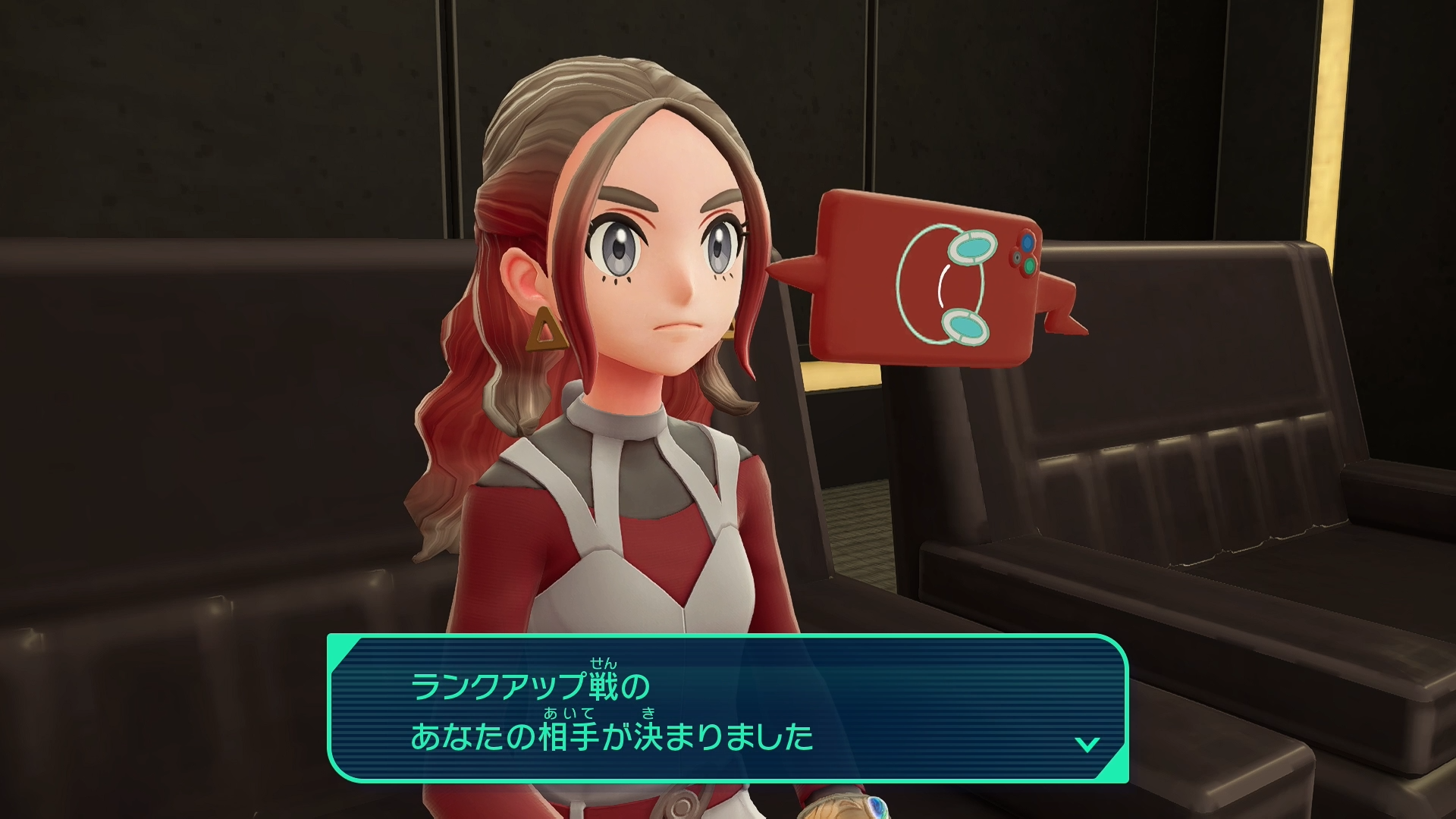Advance dialogue with the green down arrow
Image resolution: width=1456 pixels, height=819 pixels.
(x=1087, y=744)
